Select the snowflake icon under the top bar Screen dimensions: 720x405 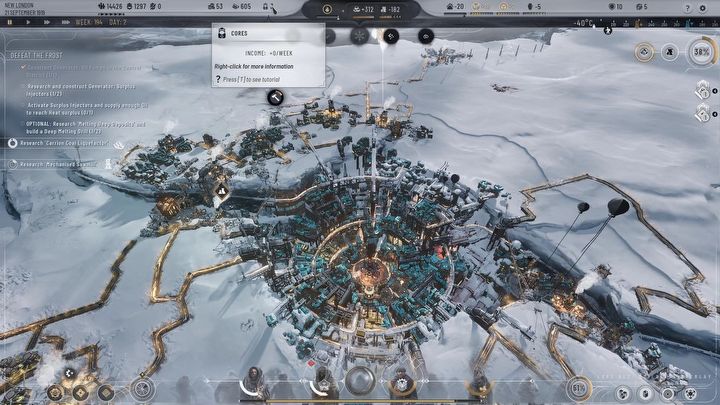[358, 35]
